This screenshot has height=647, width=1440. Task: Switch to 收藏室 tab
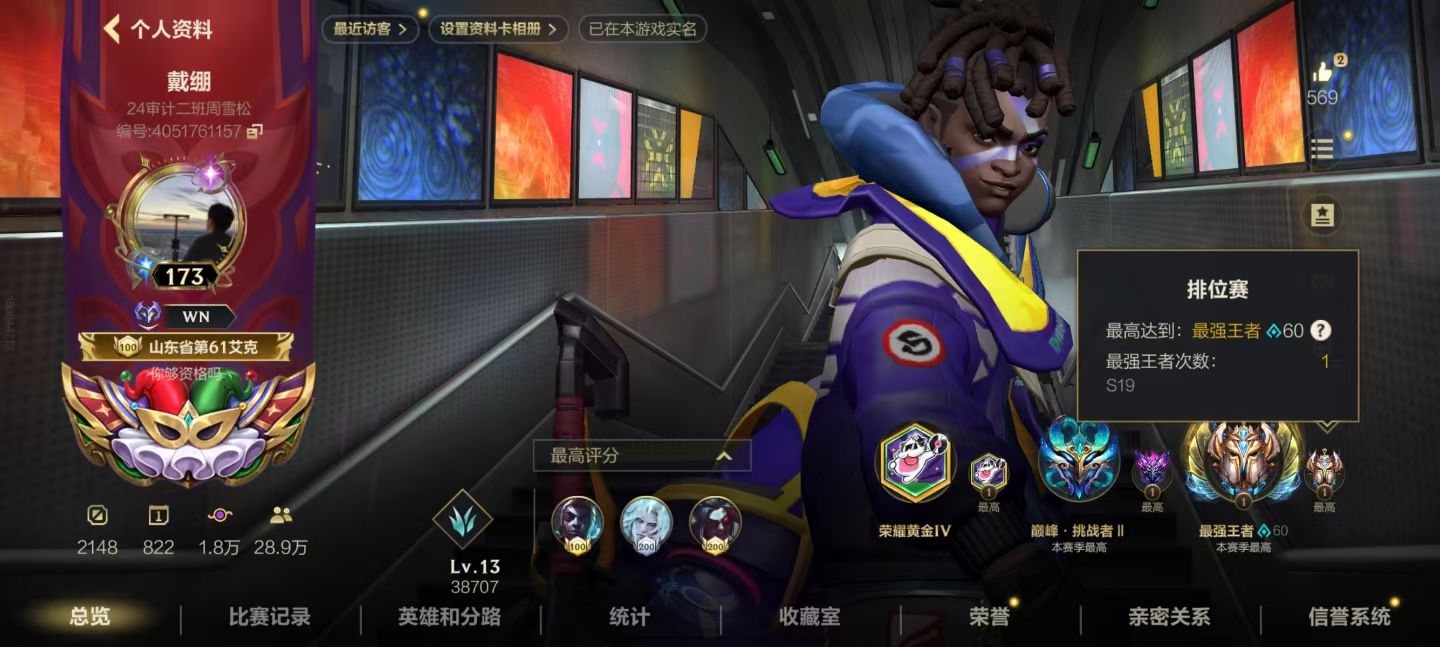point(809,617)
